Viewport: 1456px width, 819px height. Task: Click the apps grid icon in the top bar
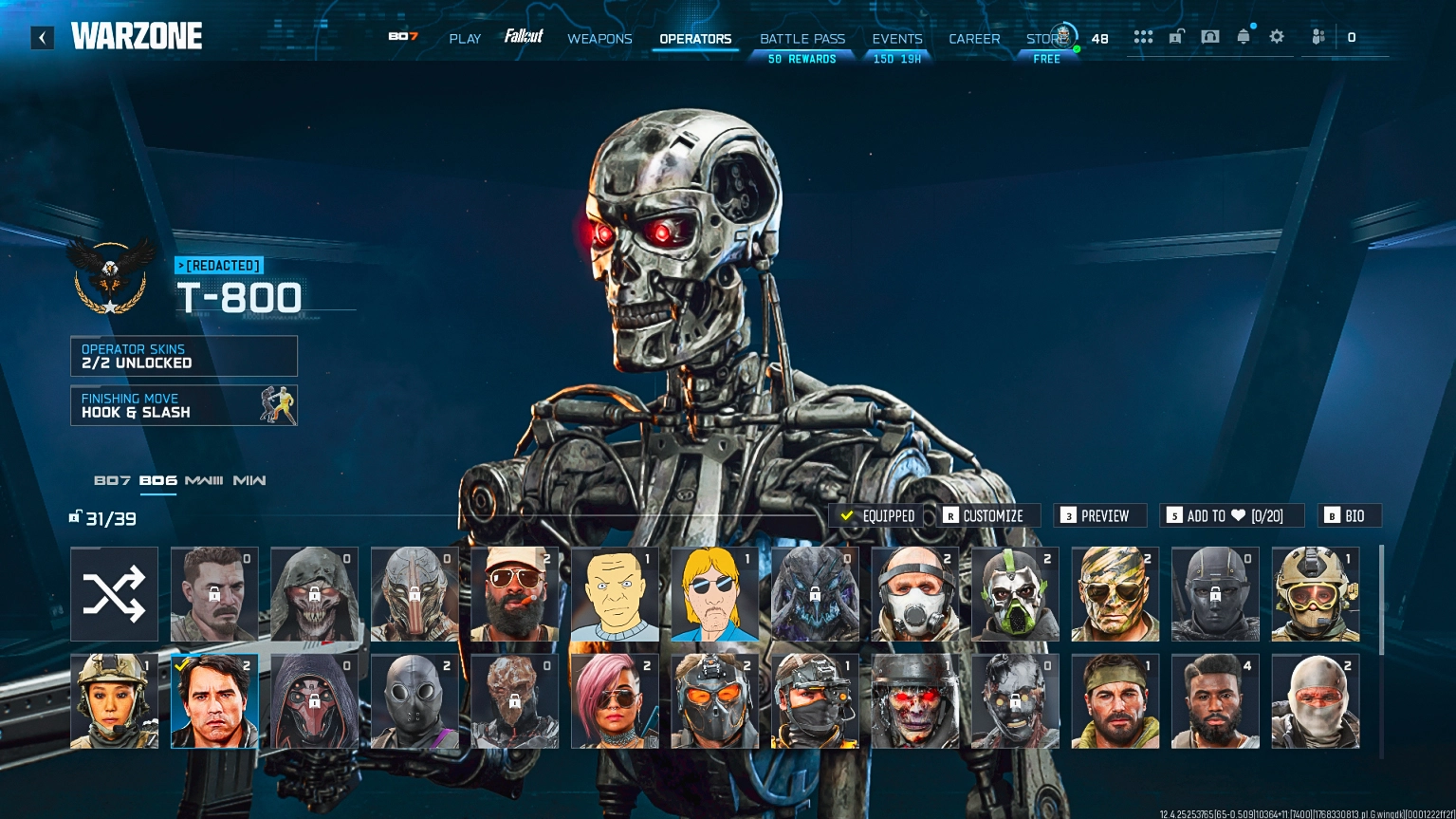1143,36
